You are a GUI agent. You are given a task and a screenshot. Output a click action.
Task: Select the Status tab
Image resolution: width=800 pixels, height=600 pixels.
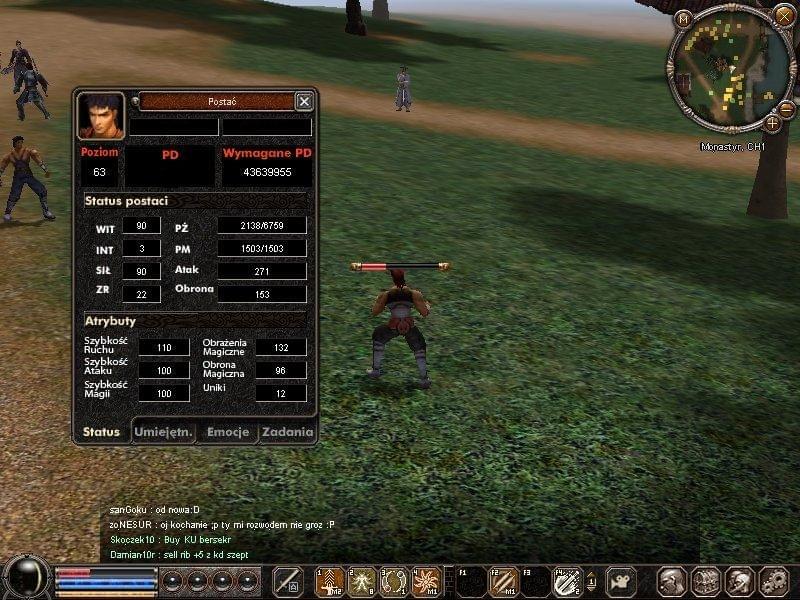coord(102,432)
